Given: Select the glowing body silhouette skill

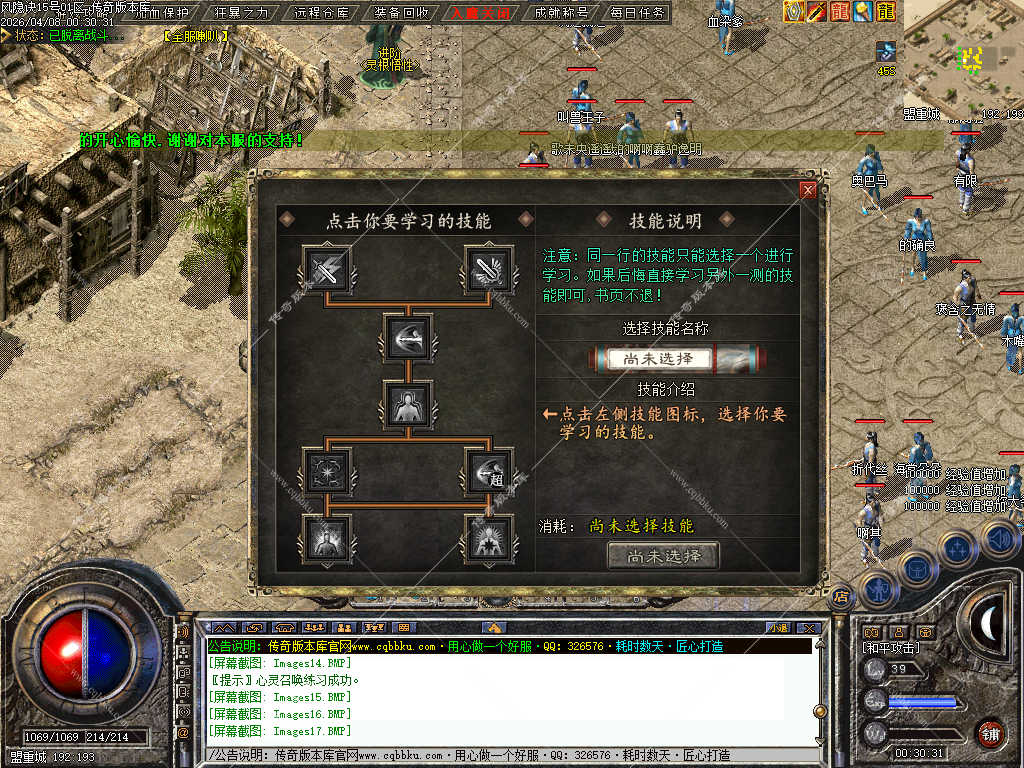Looking at the screenshot, I should 408,404.
